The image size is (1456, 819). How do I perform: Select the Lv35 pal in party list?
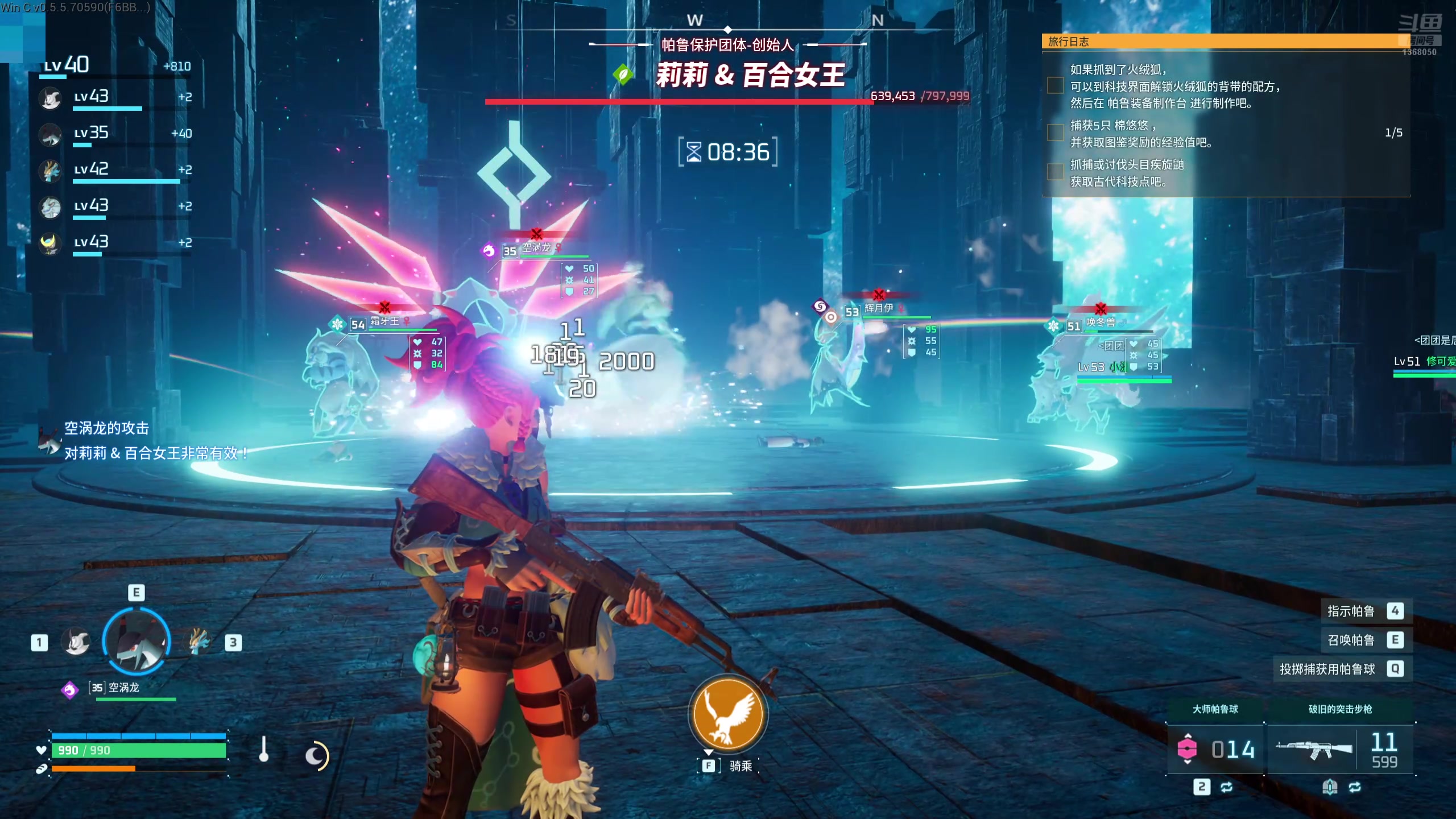pos(51,134)
